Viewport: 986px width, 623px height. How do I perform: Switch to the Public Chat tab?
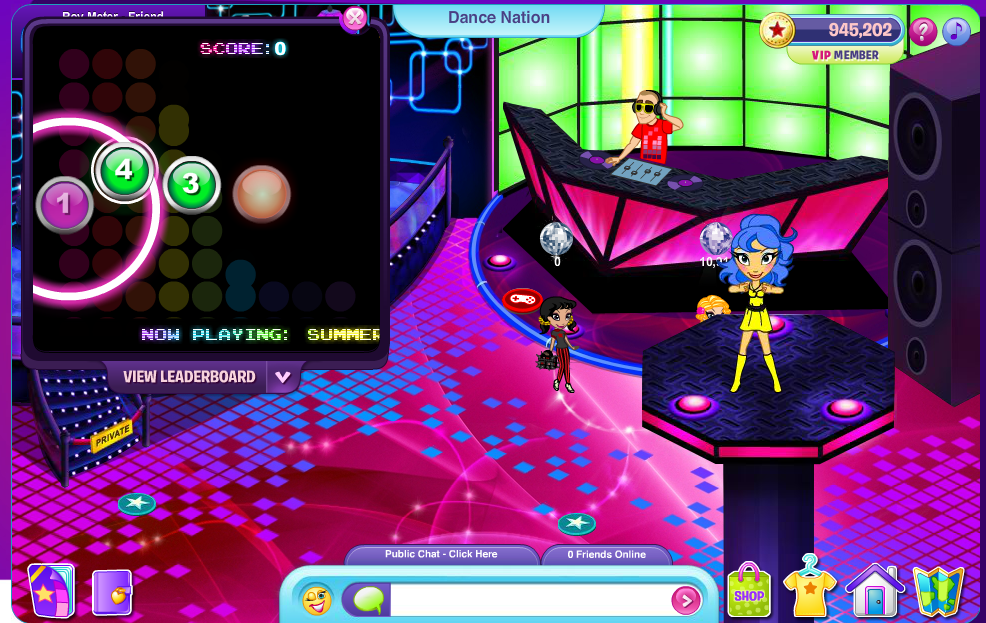coord(441,554)
